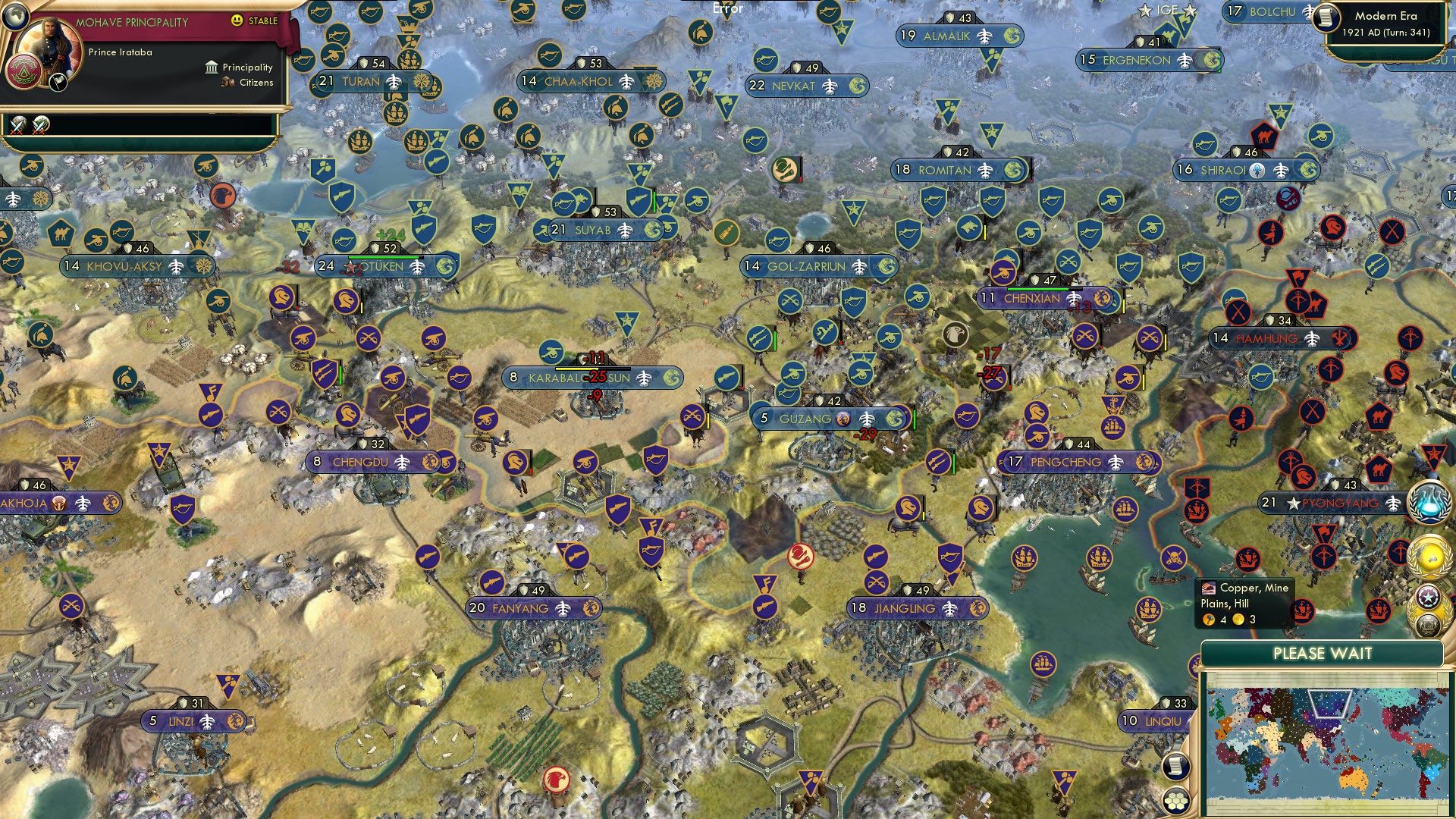Click the purple star badge medallion
1456x819 pixels.
coord(1427,595)
